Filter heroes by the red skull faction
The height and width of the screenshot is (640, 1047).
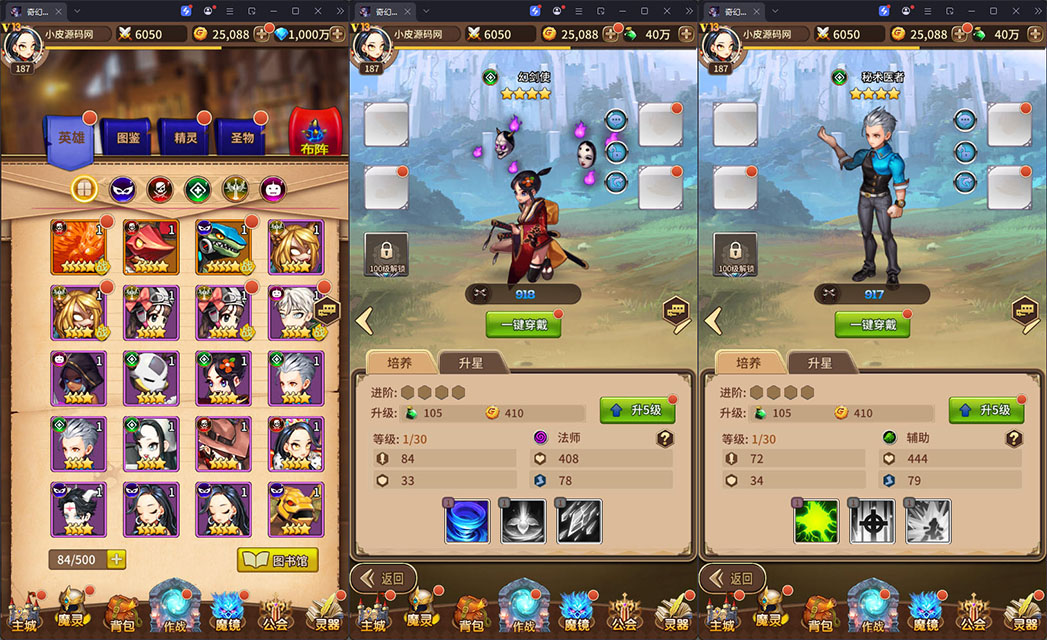tap(160, 188)
